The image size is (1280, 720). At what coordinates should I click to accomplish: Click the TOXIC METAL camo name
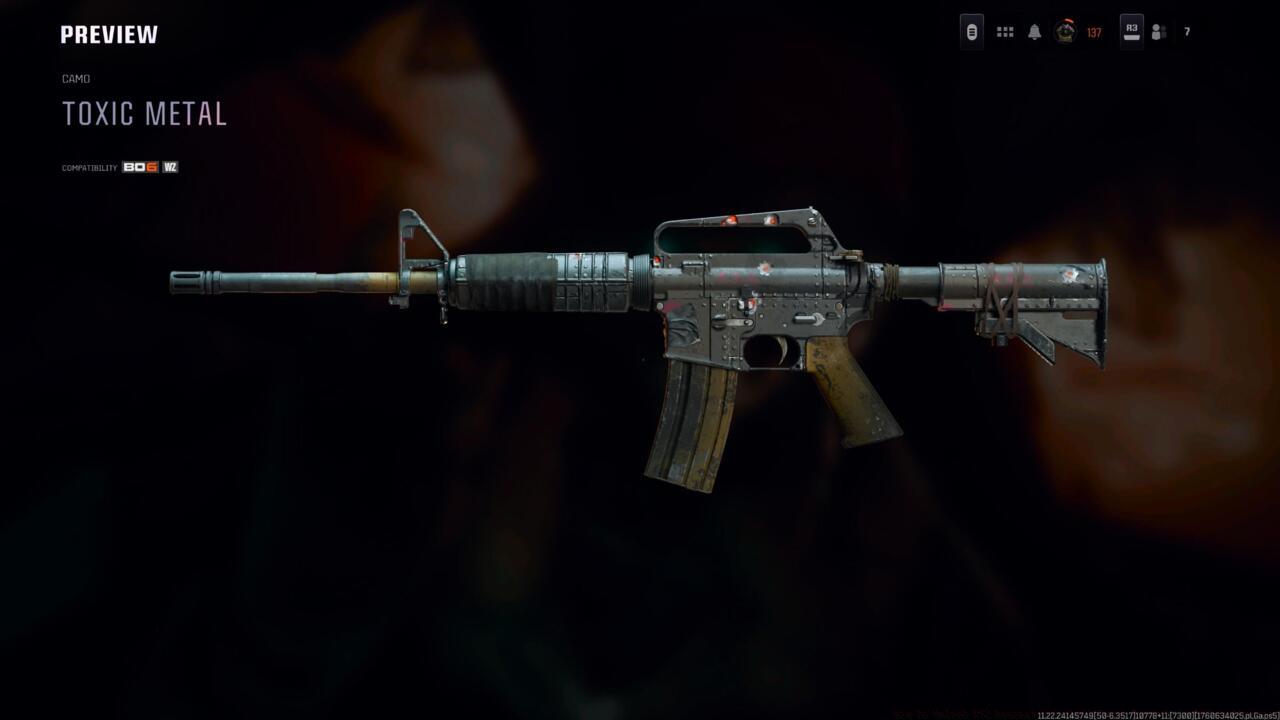click(x=144, y=113)
